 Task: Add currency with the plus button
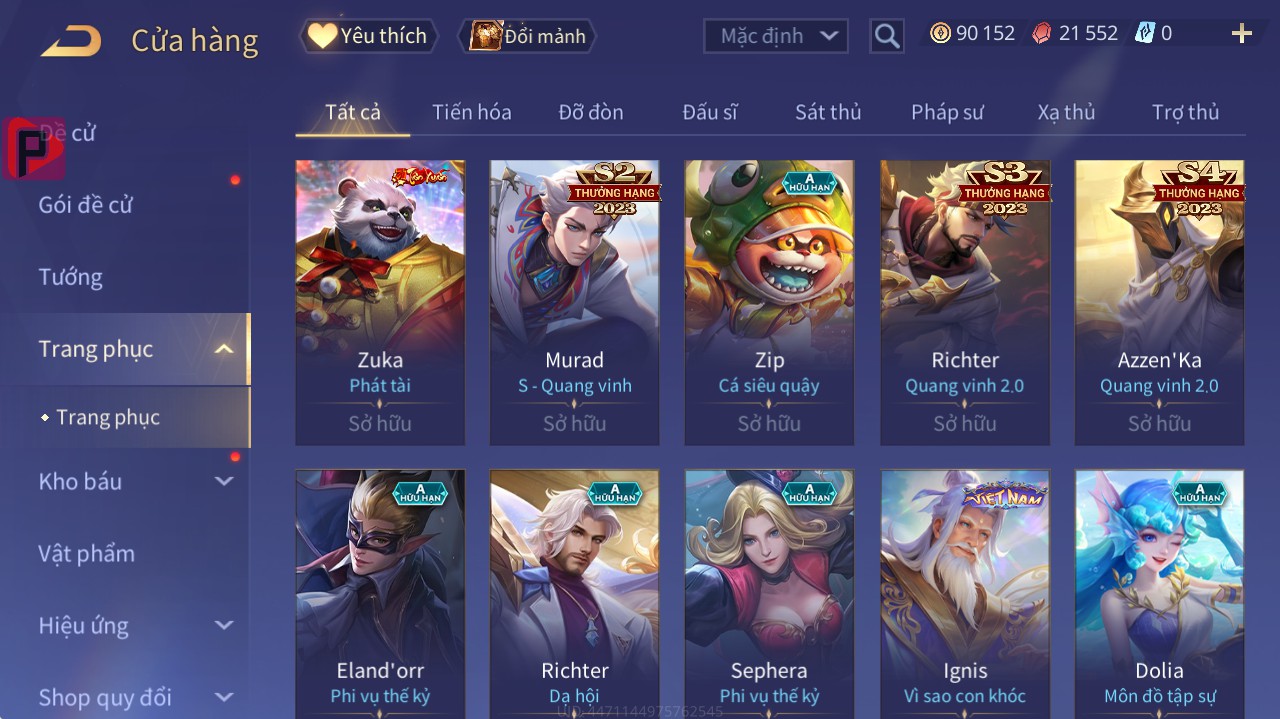point(1241,34)
